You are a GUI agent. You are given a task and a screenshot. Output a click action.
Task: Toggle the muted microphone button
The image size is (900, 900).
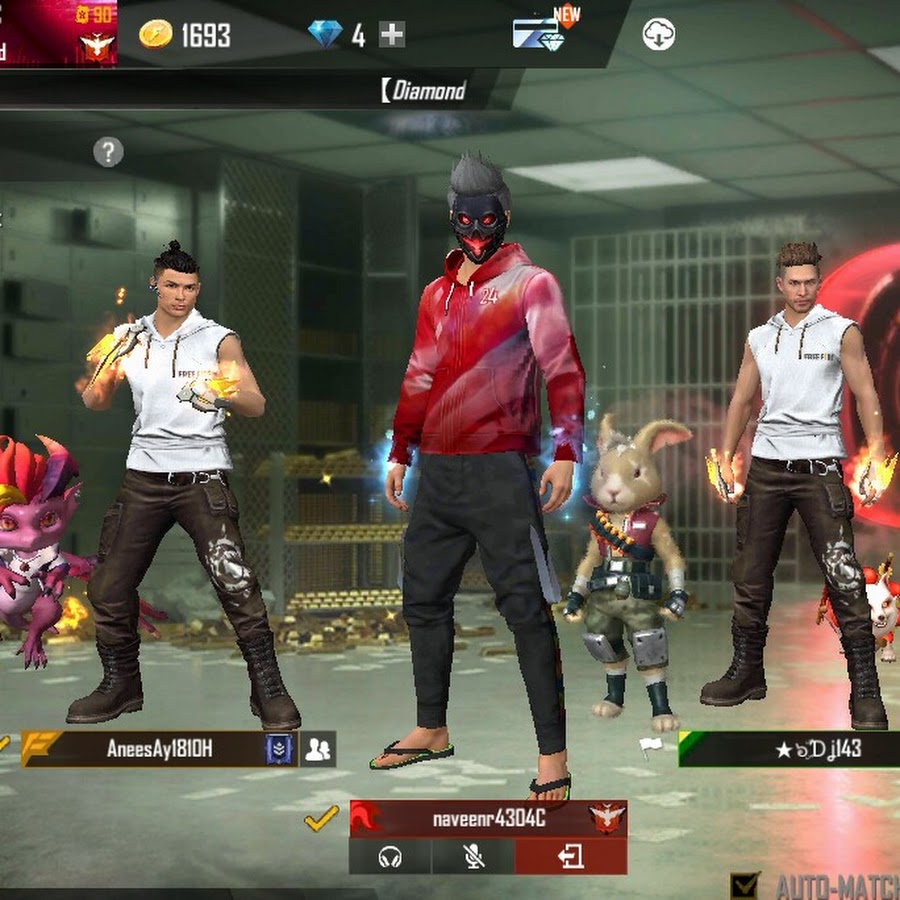pyautogui.click(x=473, y=858)
